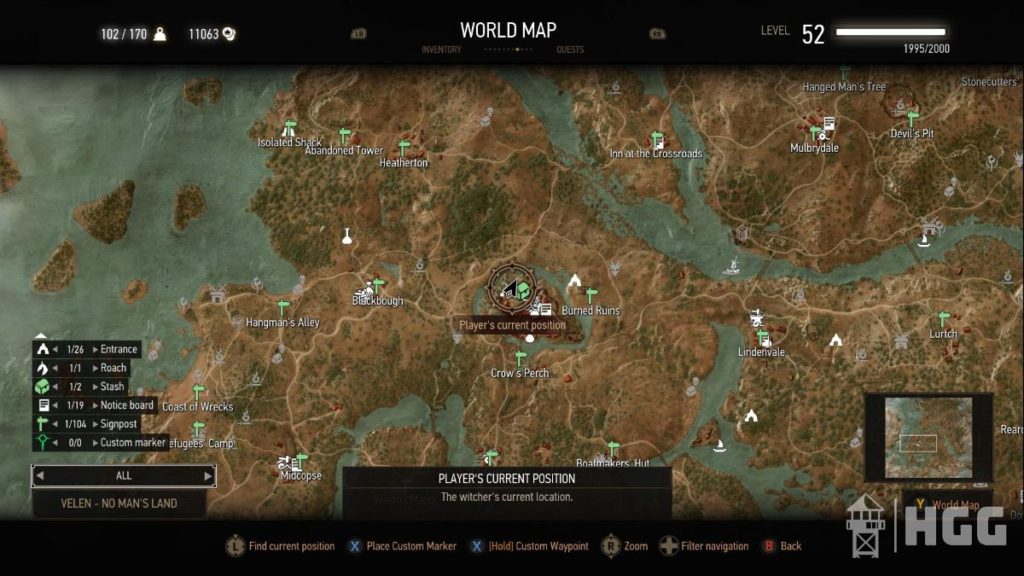The height and width of the screenshot is (576, 1024).
Task: Choose the Hangman's Alley signpost marker
Action: 283,308
